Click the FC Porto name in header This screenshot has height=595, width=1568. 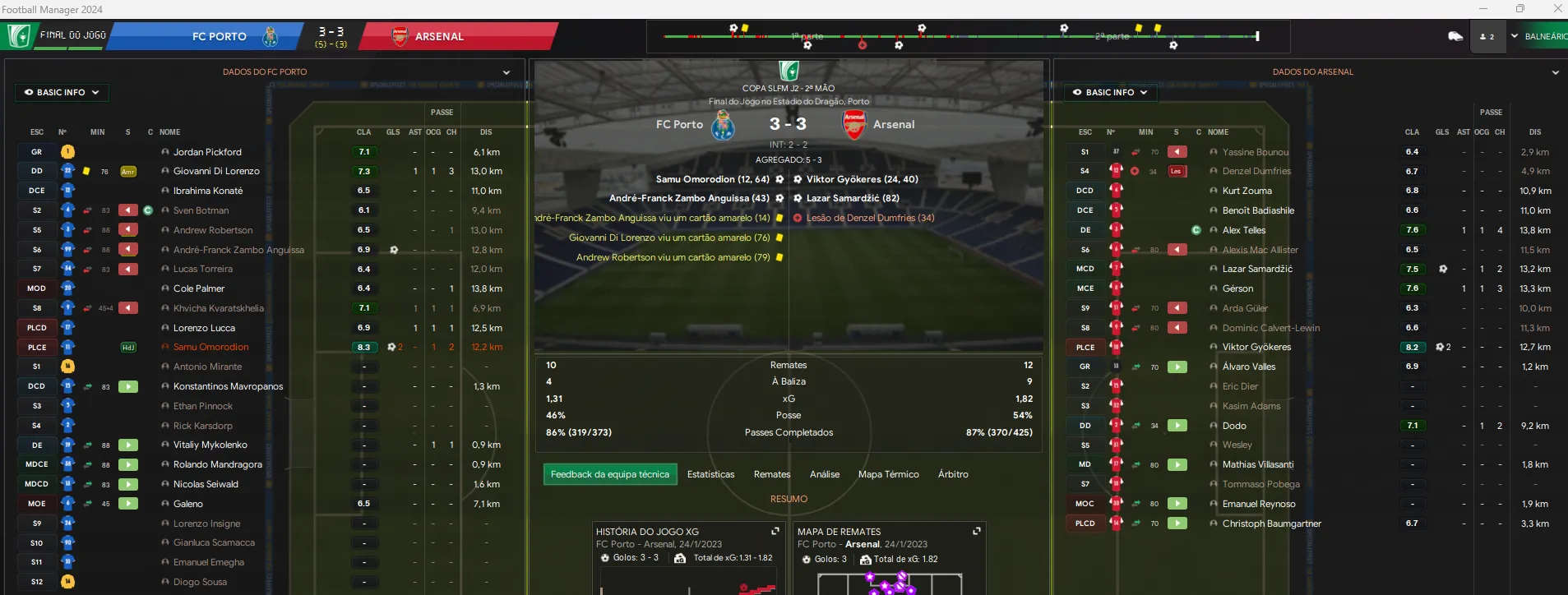[219, 36]
